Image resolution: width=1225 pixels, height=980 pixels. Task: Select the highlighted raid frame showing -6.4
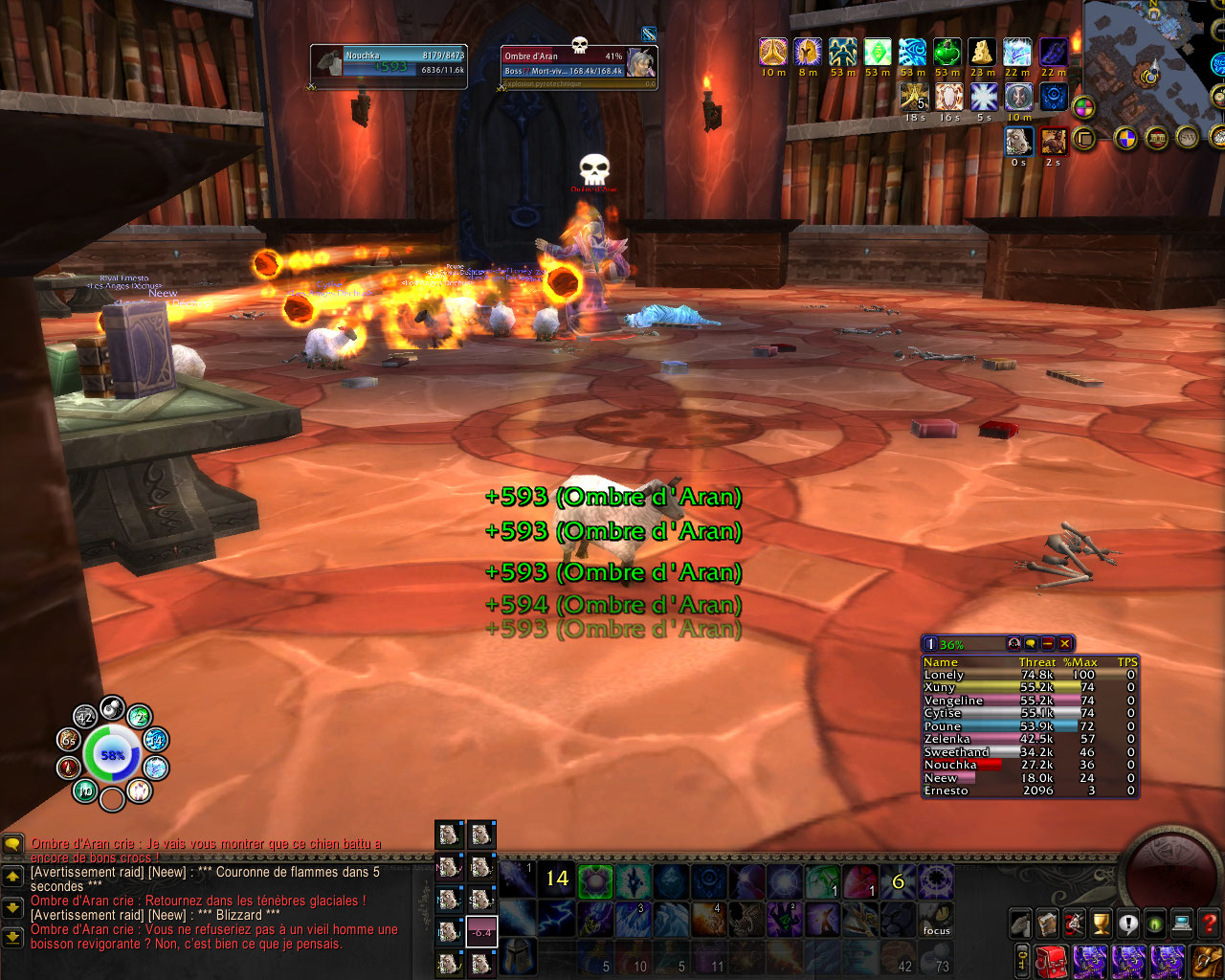(481, 931)
